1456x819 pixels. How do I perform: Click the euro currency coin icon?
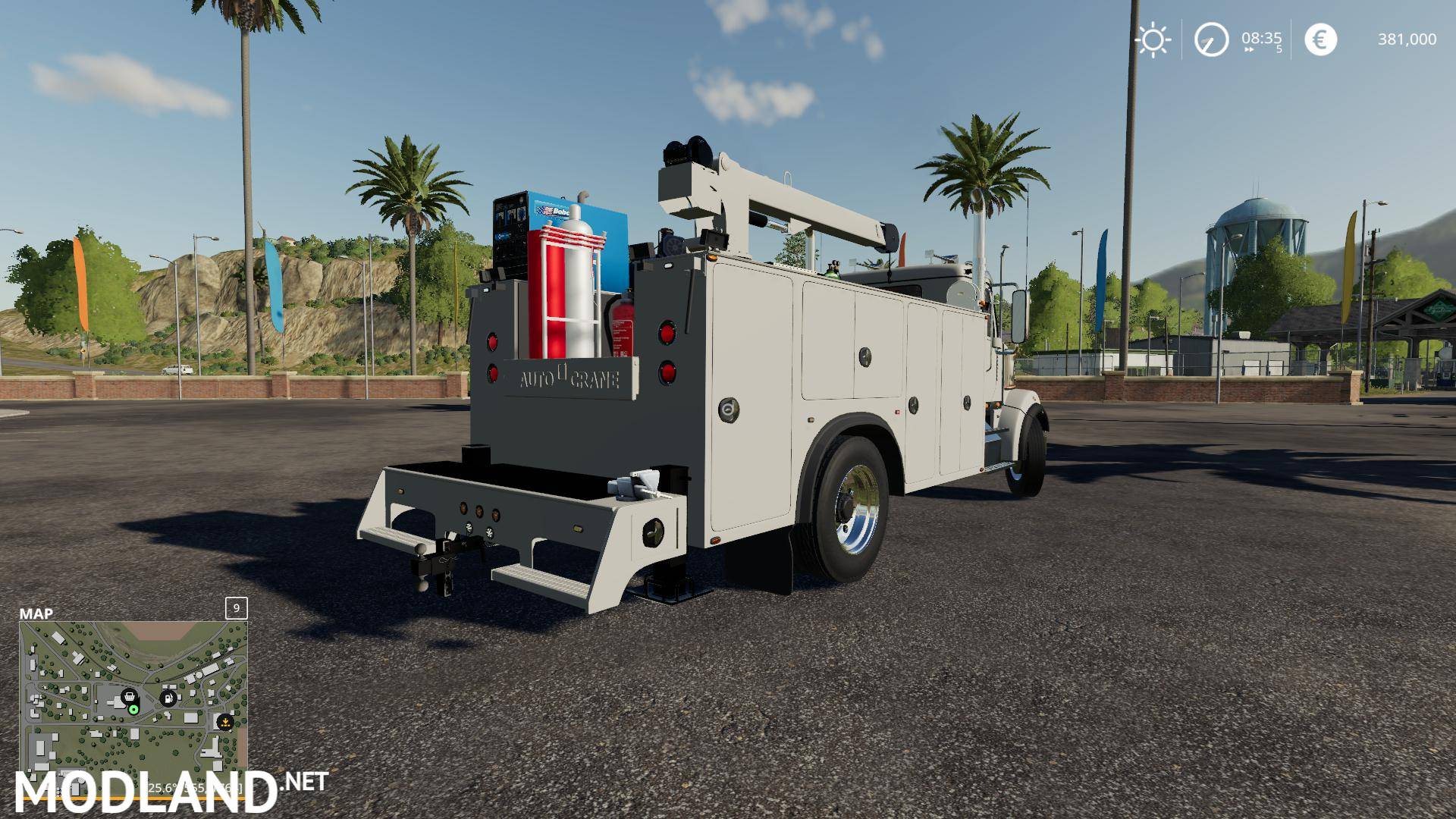pyautogui.click(x=1321, y=39)
